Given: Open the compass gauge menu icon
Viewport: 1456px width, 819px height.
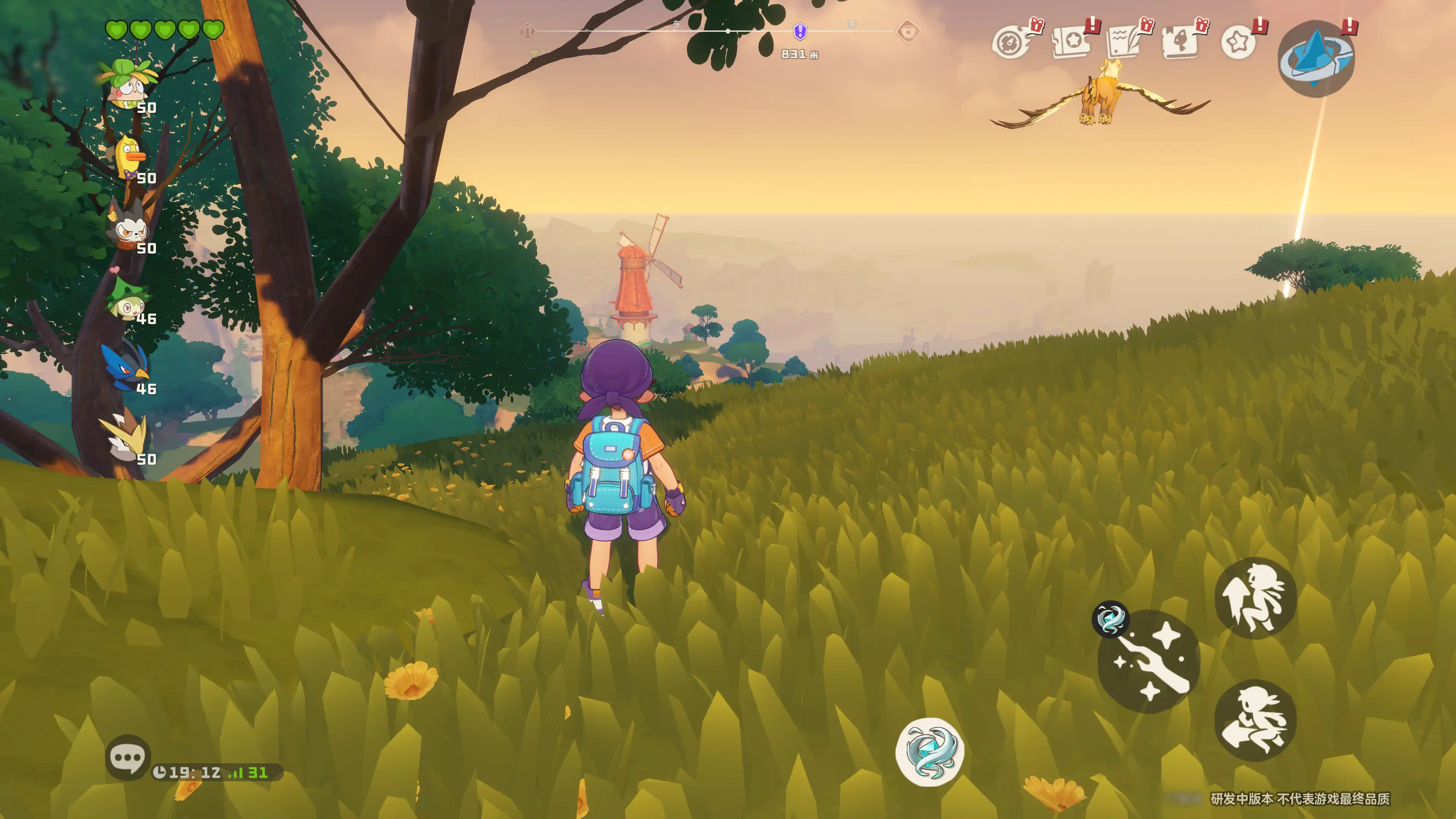Looking at the screenshot, I should [x=1010, y=42].
